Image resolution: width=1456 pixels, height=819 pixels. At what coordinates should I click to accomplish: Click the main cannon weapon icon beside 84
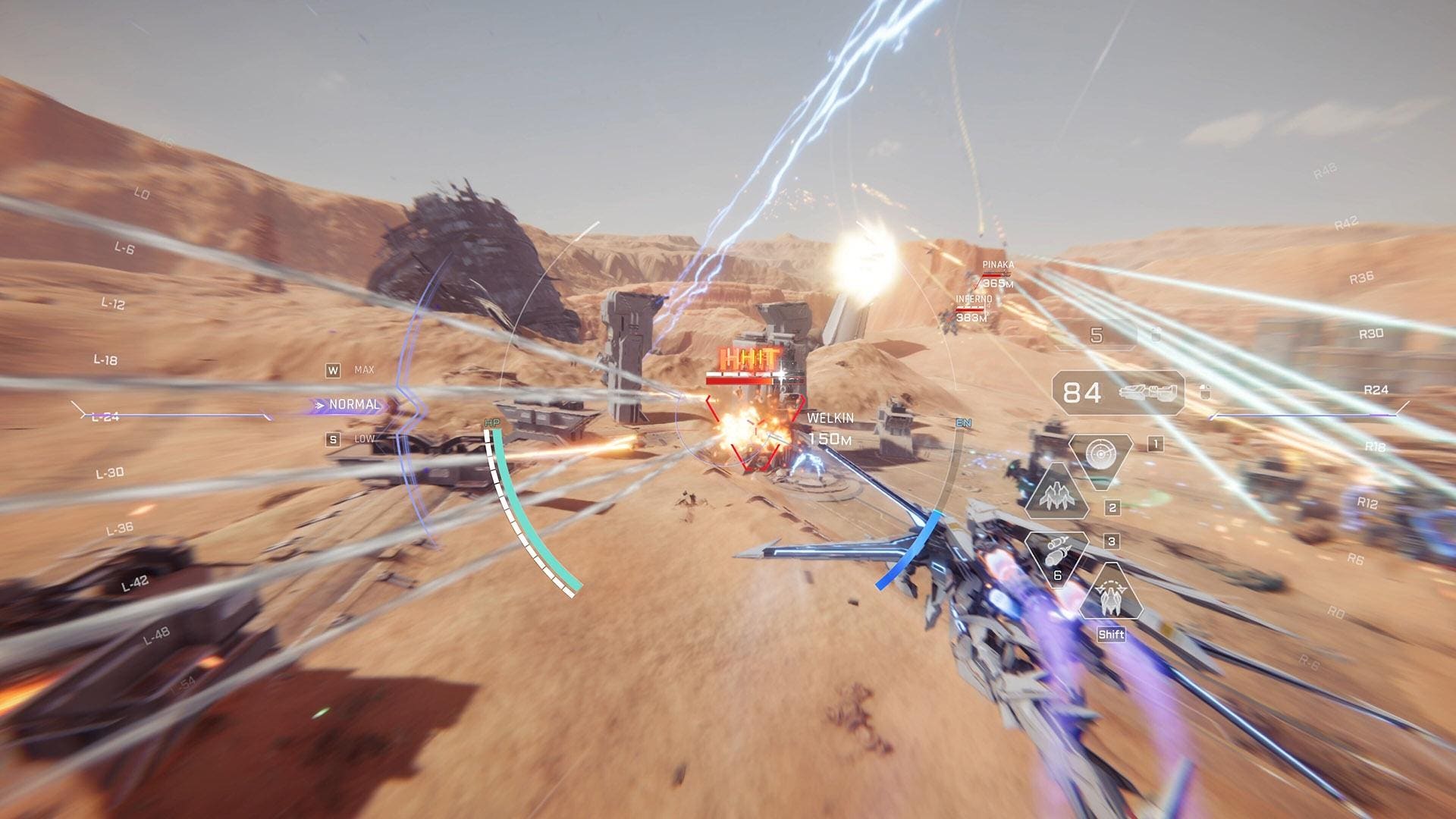(x=1149, y=391)
